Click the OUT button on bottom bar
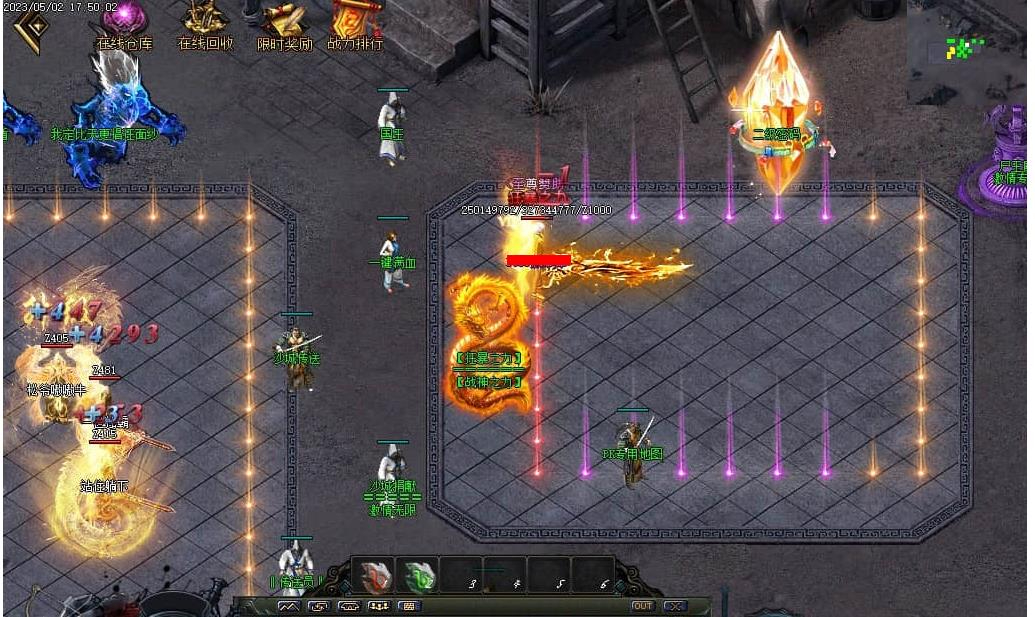The height and width of the screenshot is (617, 1035). click(x=642, y=606)
